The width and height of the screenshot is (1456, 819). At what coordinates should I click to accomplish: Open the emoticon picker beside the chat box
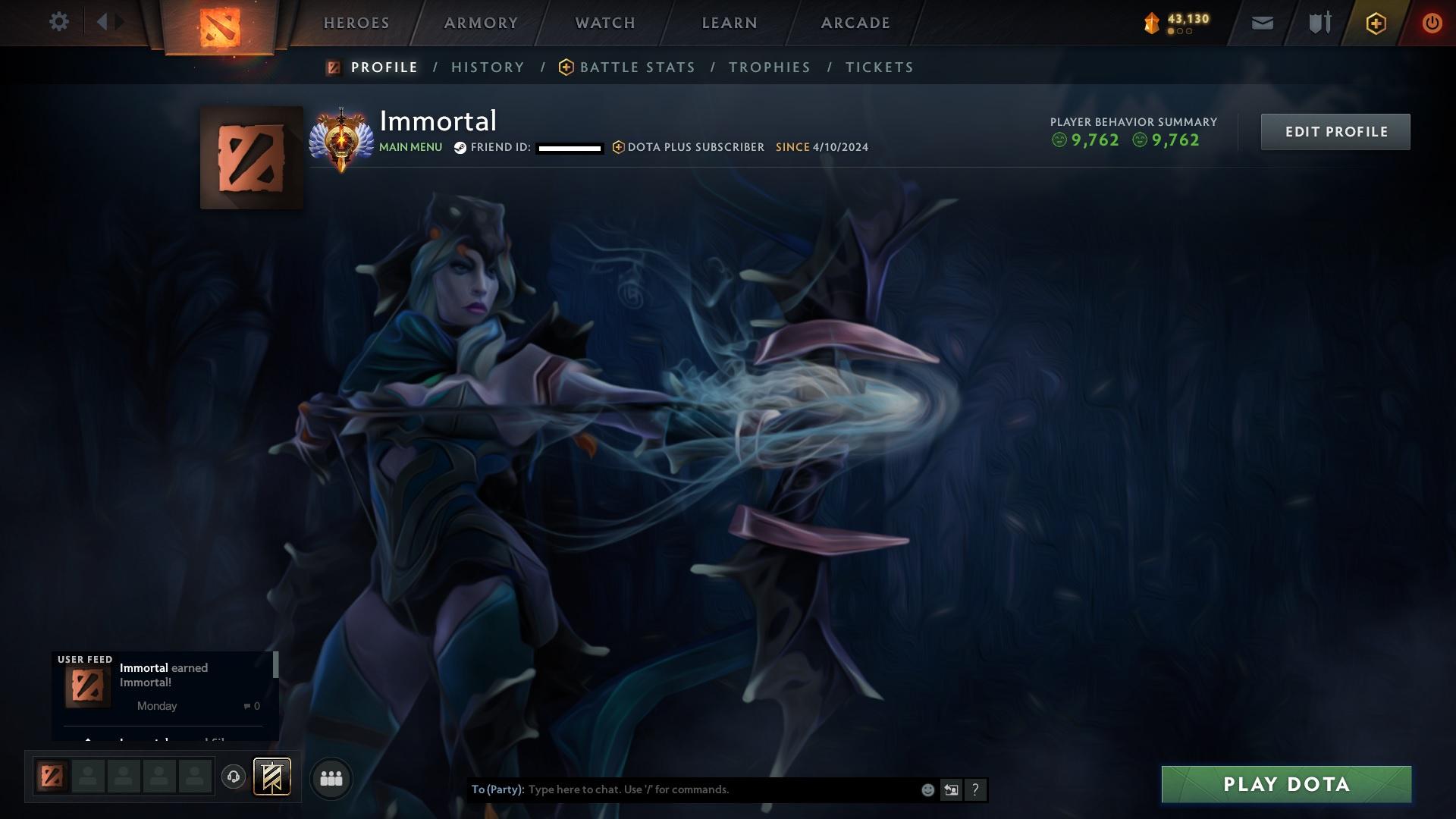click(x=927, y=789)
